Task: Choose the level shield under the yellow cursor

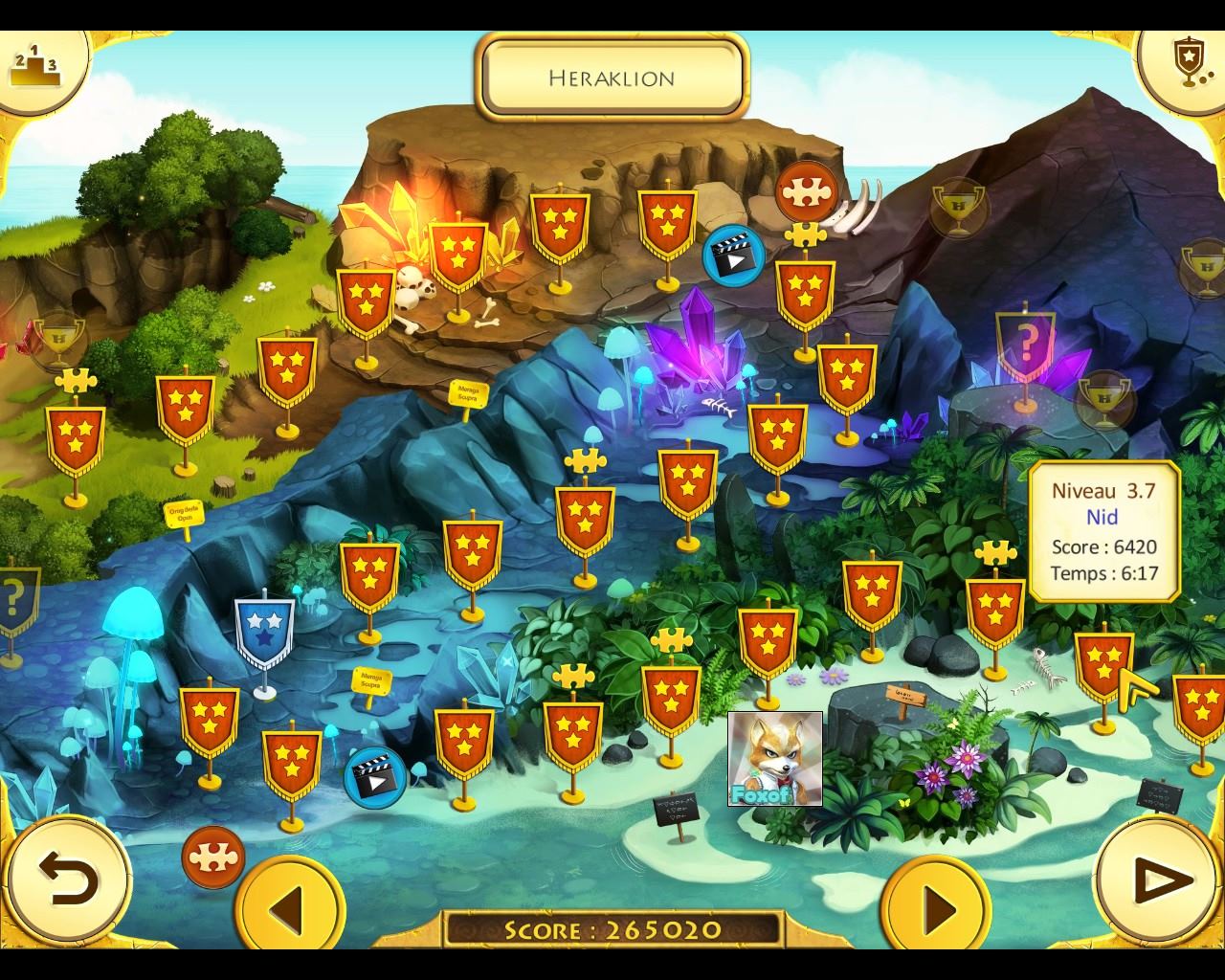Action: [x=1102, y=664]
